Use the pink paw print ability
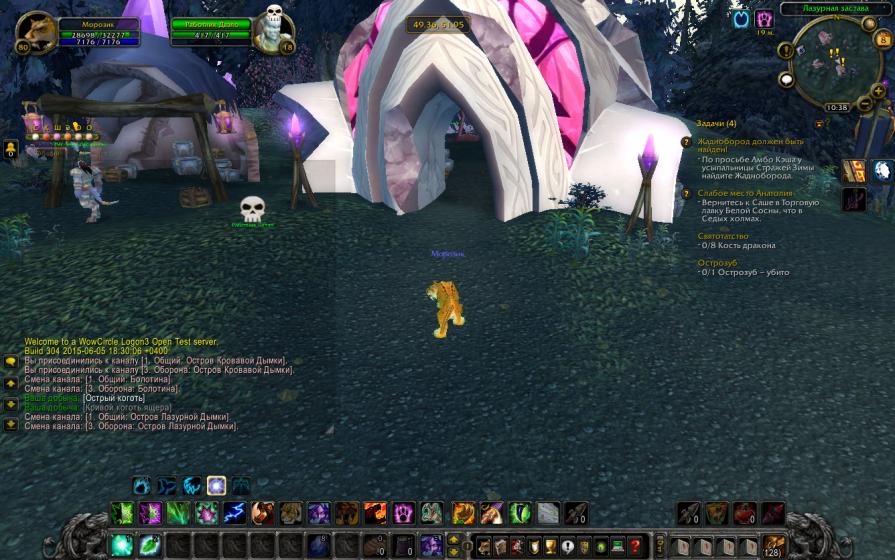This screenshot has width=895, height=560. coord(403,514)
